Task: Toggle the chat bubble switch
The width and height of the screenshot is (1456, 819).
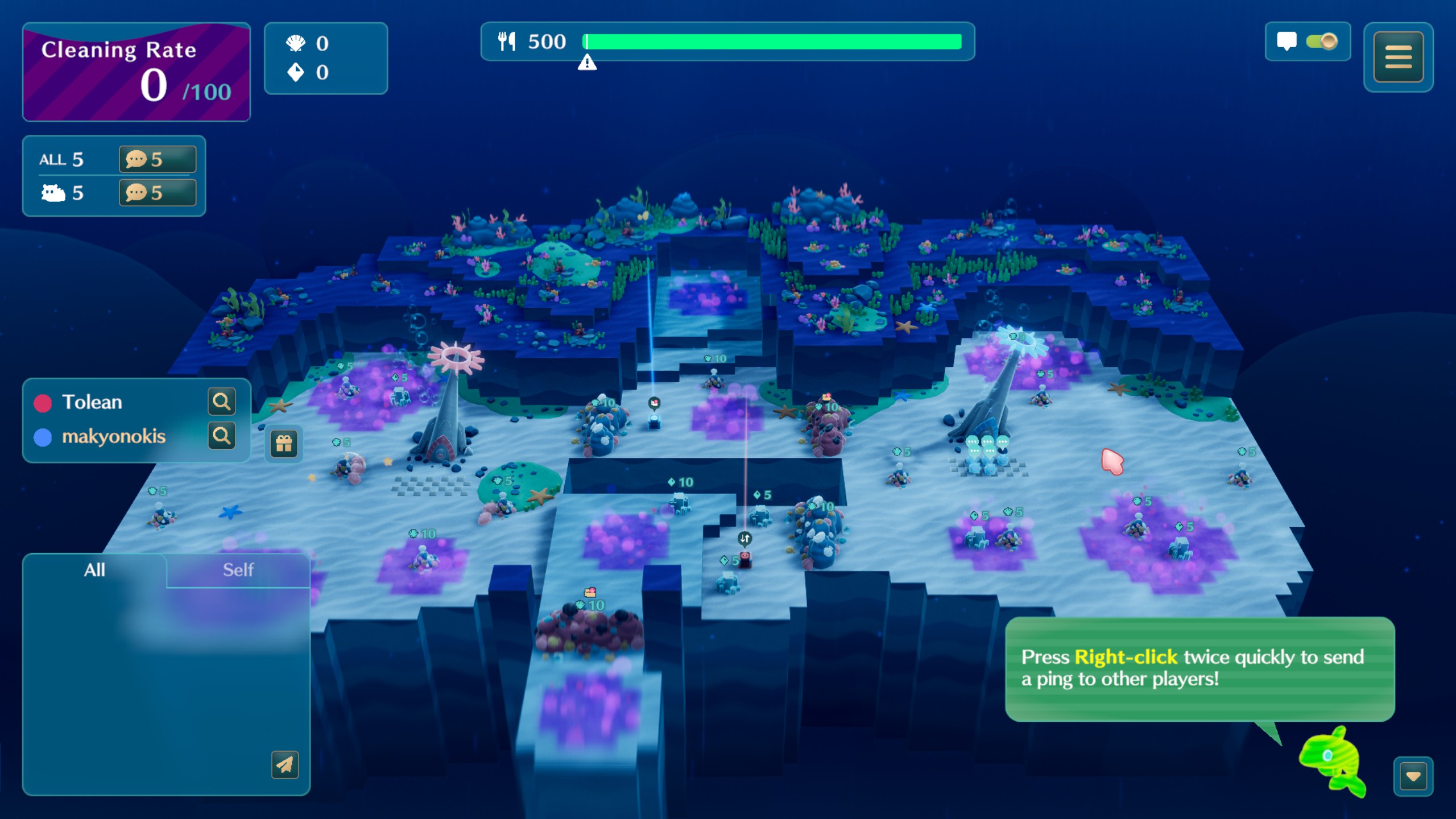Action: point(1321,42)
